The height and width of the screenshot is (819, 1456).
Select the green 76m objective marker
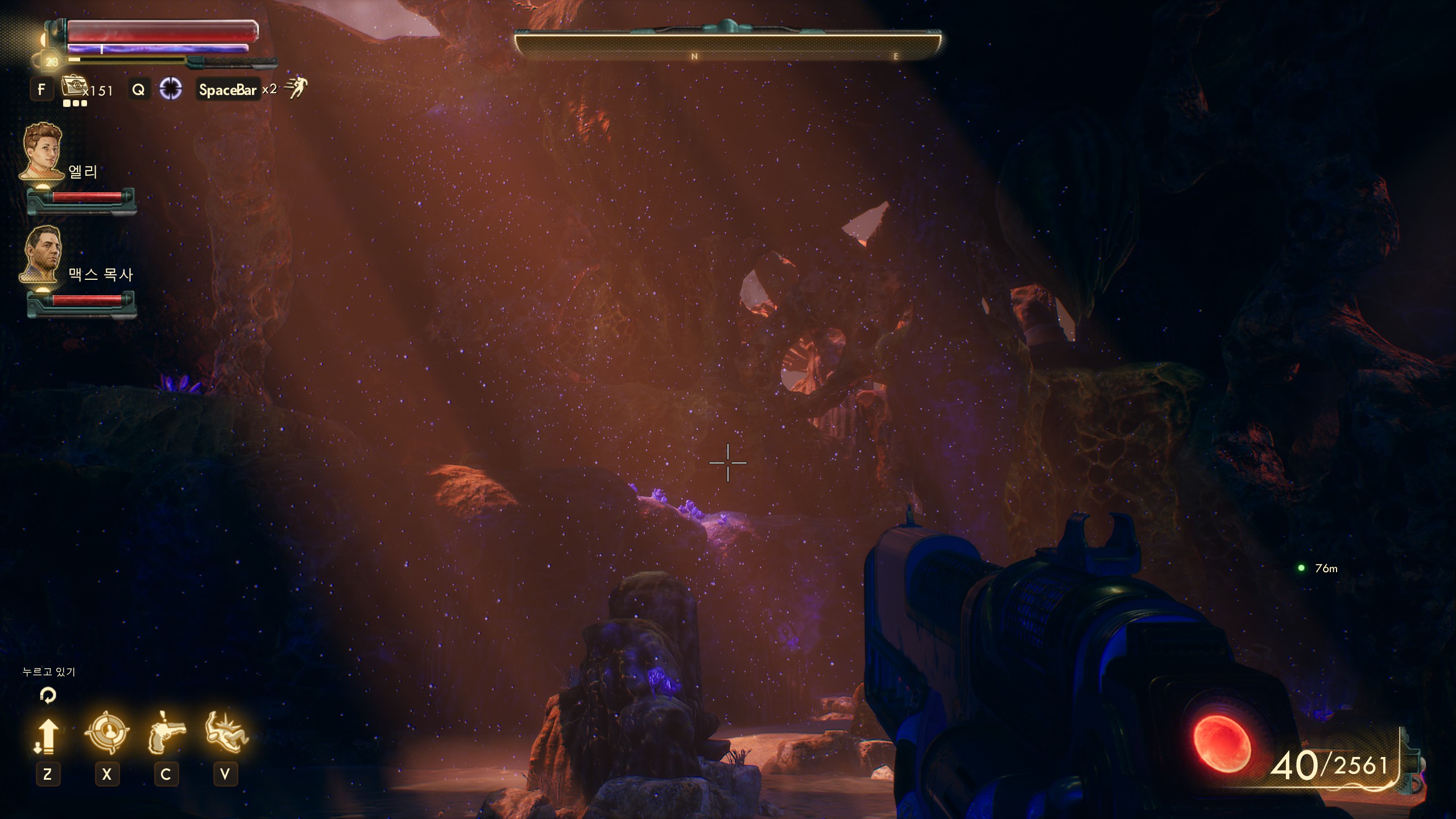pyautogui.click(x=1301, y=568)
